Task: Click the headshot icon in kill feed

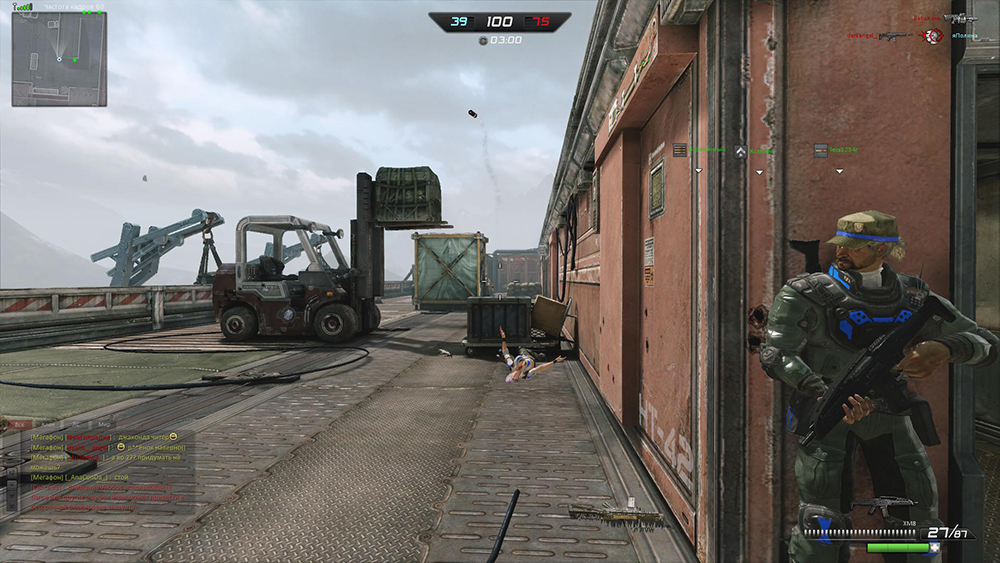Action: [x=933, y=36]
